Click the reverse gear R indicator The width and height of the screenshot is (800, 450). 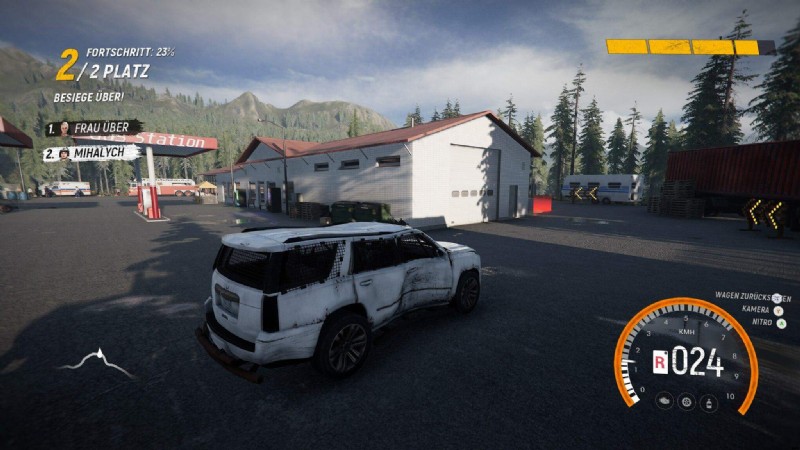tap(660, 362)
